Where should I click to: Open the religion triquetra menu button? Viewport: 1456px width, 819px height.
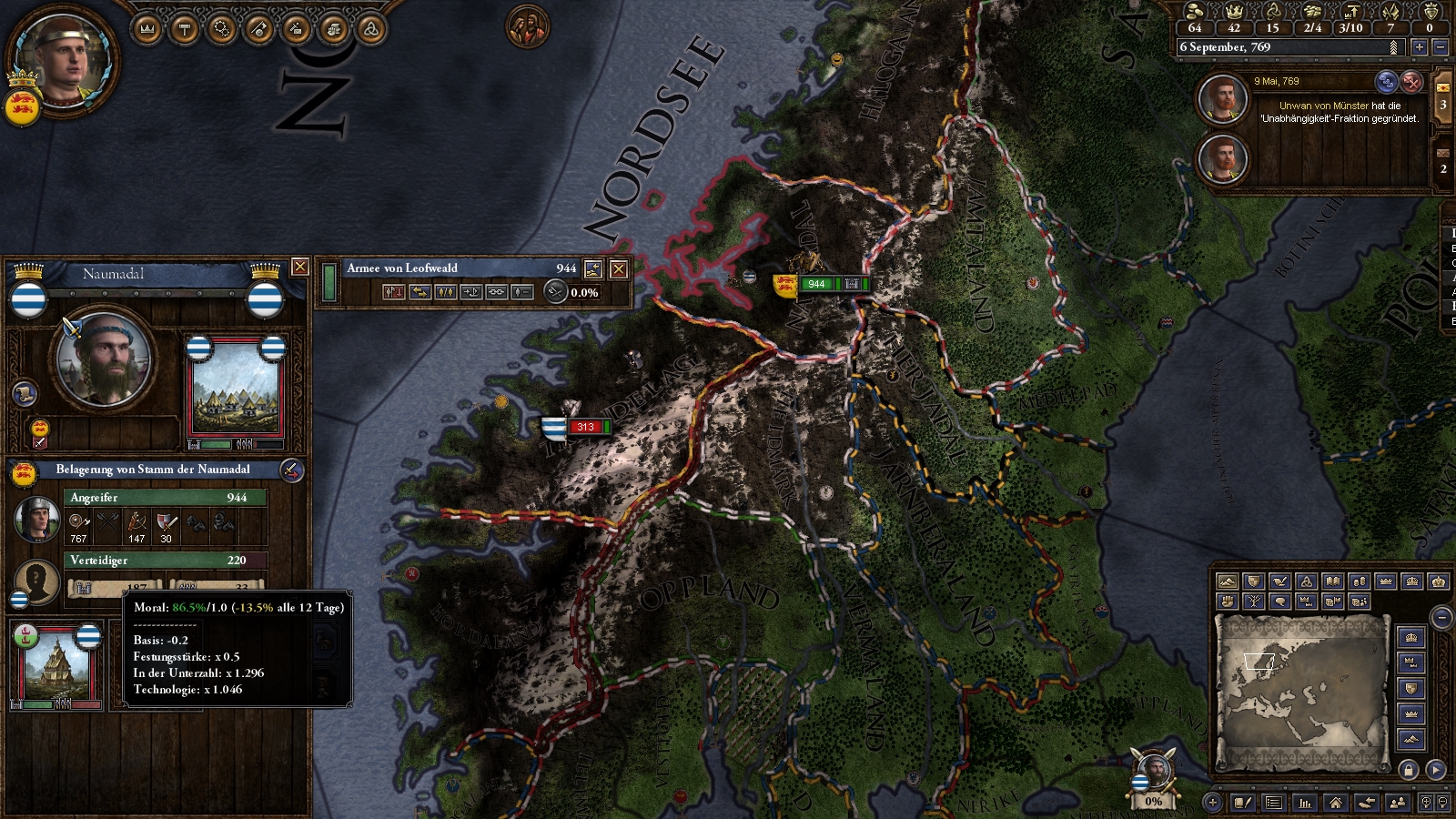(x=370, y=29)
